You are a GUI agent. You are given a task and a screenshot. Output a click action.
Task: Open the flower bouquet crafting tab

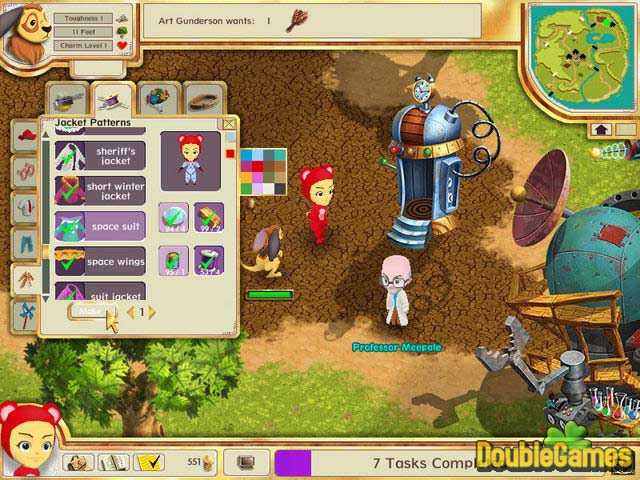[x=158, y=99]
